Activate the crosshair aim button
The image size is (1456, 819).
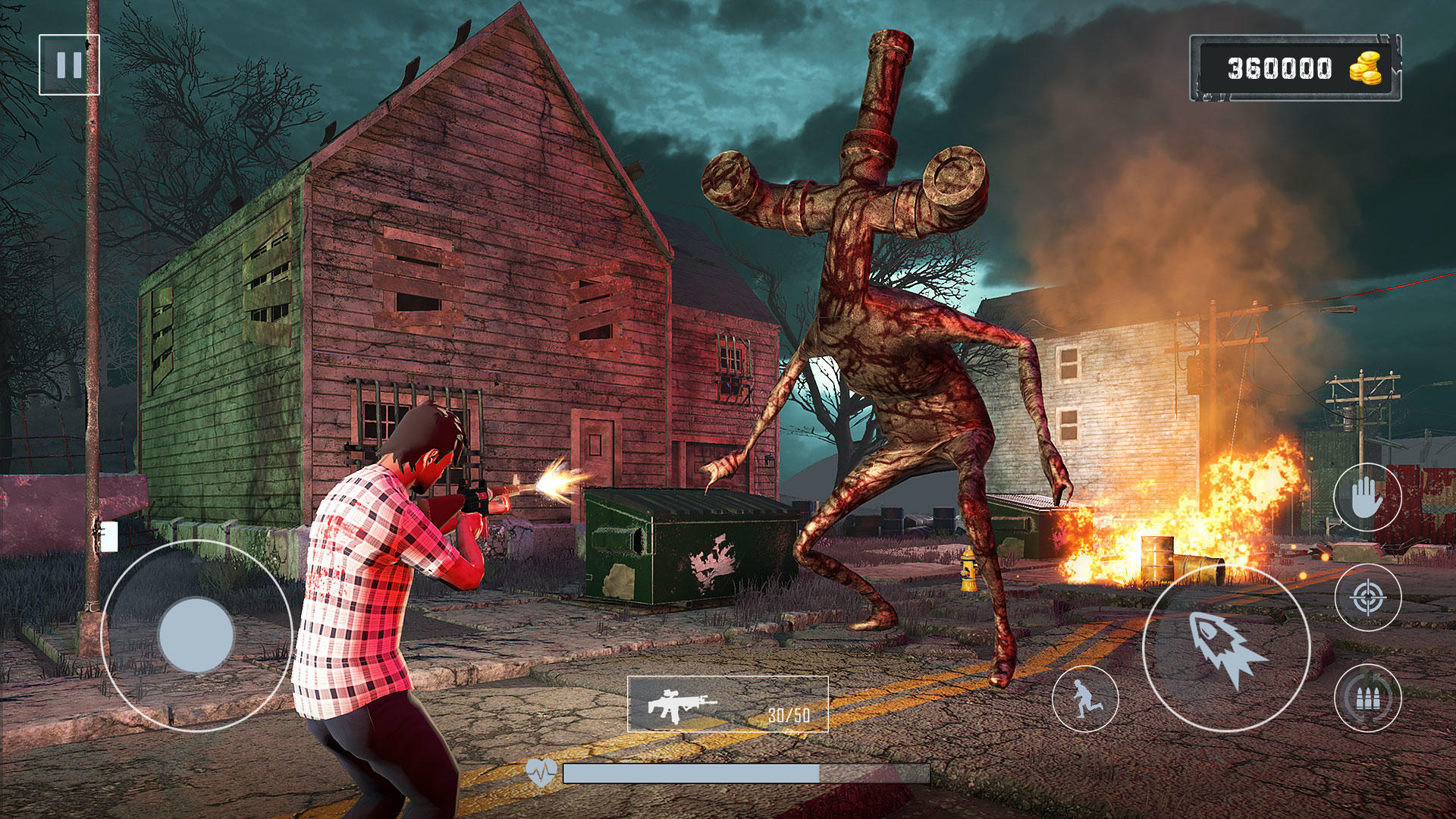1367,598
